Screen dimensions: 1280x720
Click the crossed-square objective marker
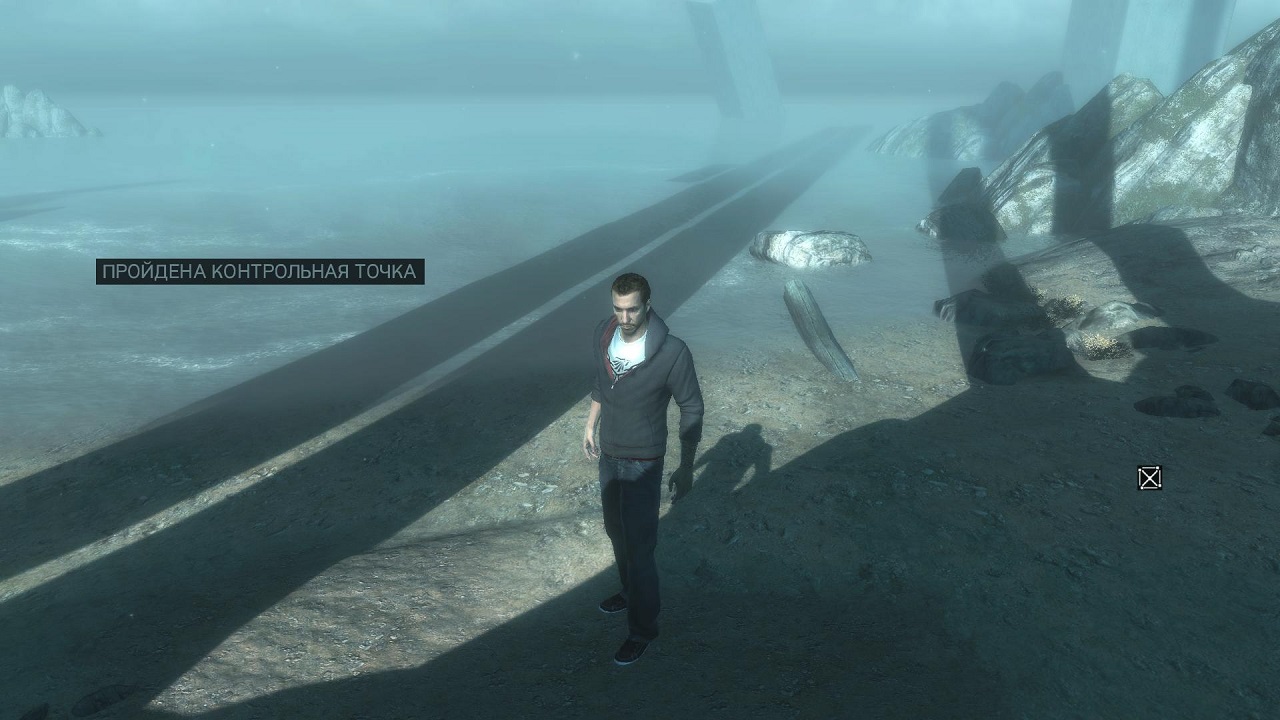(x=1150, y=478)
